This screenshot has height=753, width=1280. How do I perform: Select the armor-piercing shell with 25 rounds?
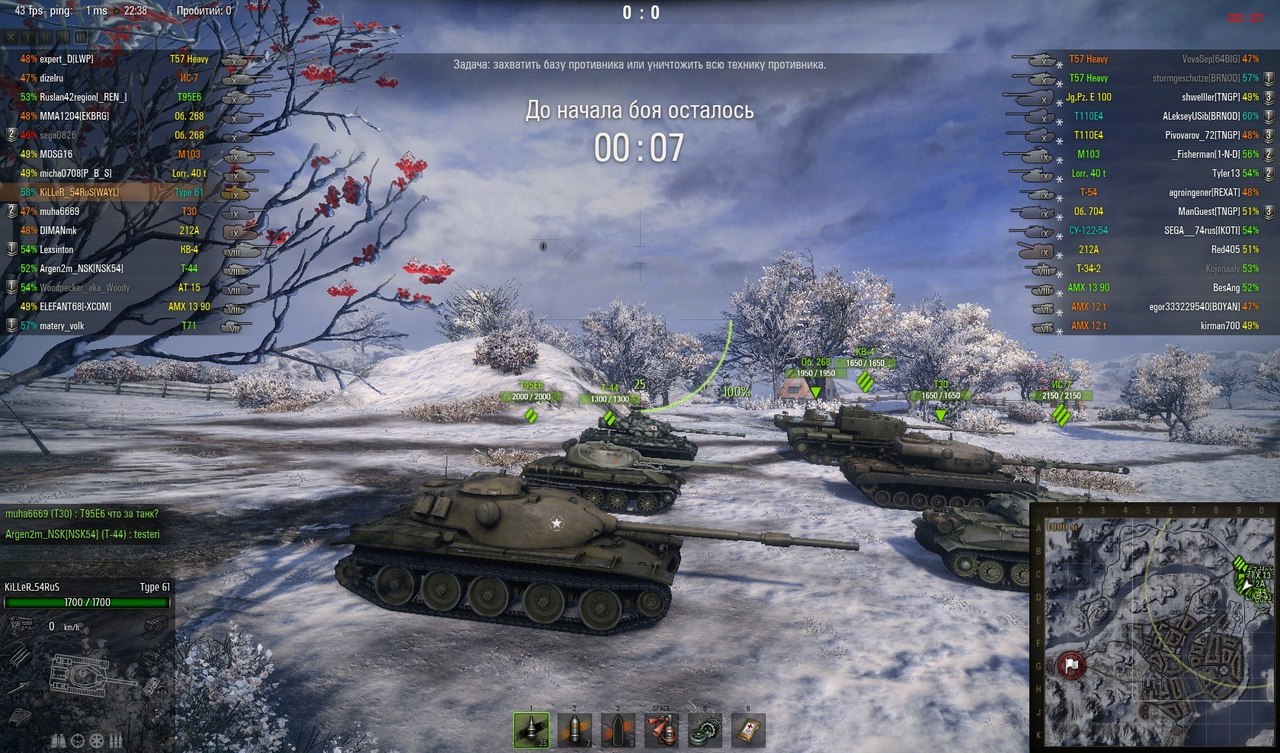click(530, 730)
